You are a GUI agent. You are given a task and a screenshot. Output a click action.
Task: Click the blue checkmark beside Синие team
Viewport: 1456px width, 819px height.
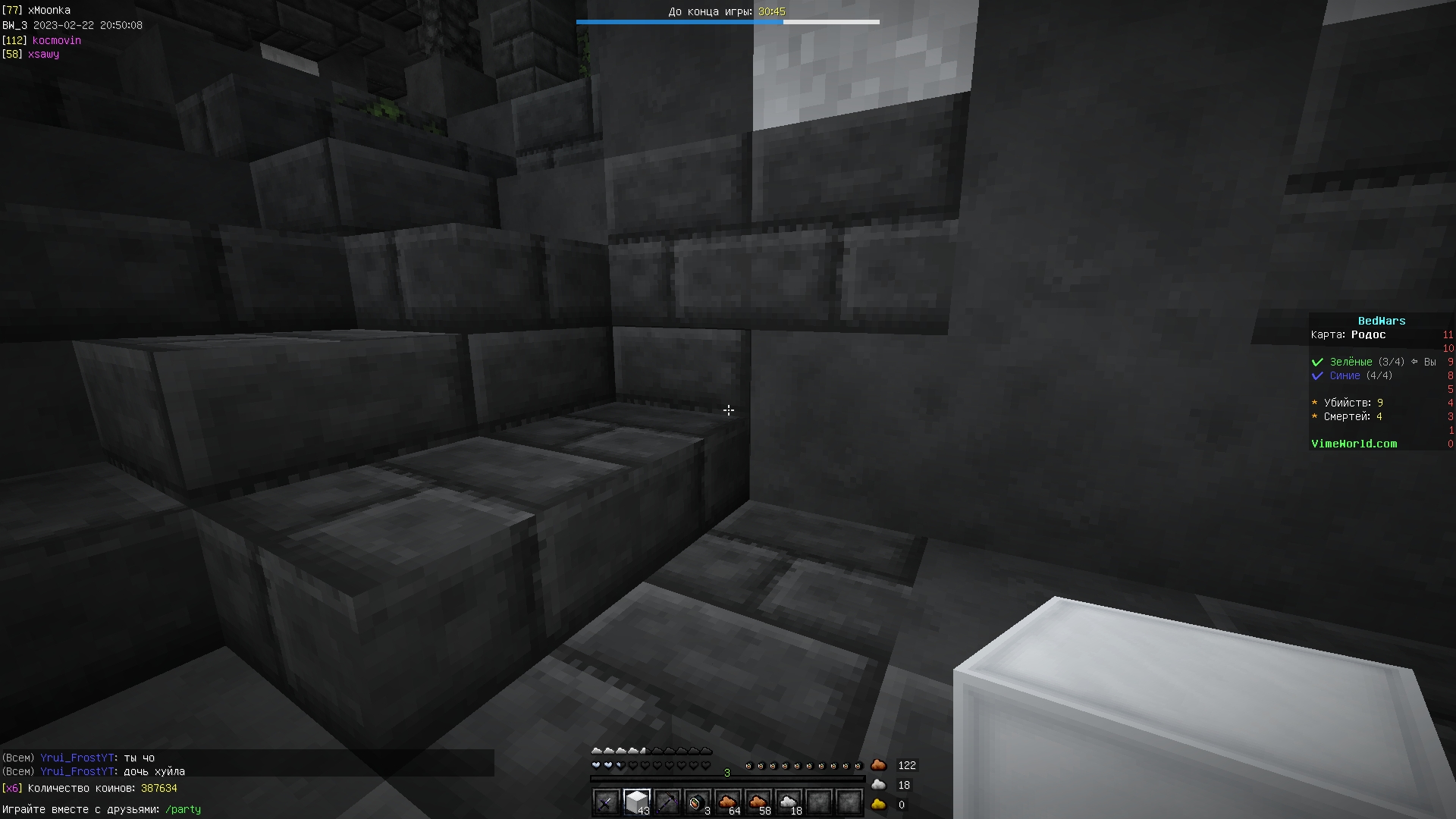coord(1317,375)
